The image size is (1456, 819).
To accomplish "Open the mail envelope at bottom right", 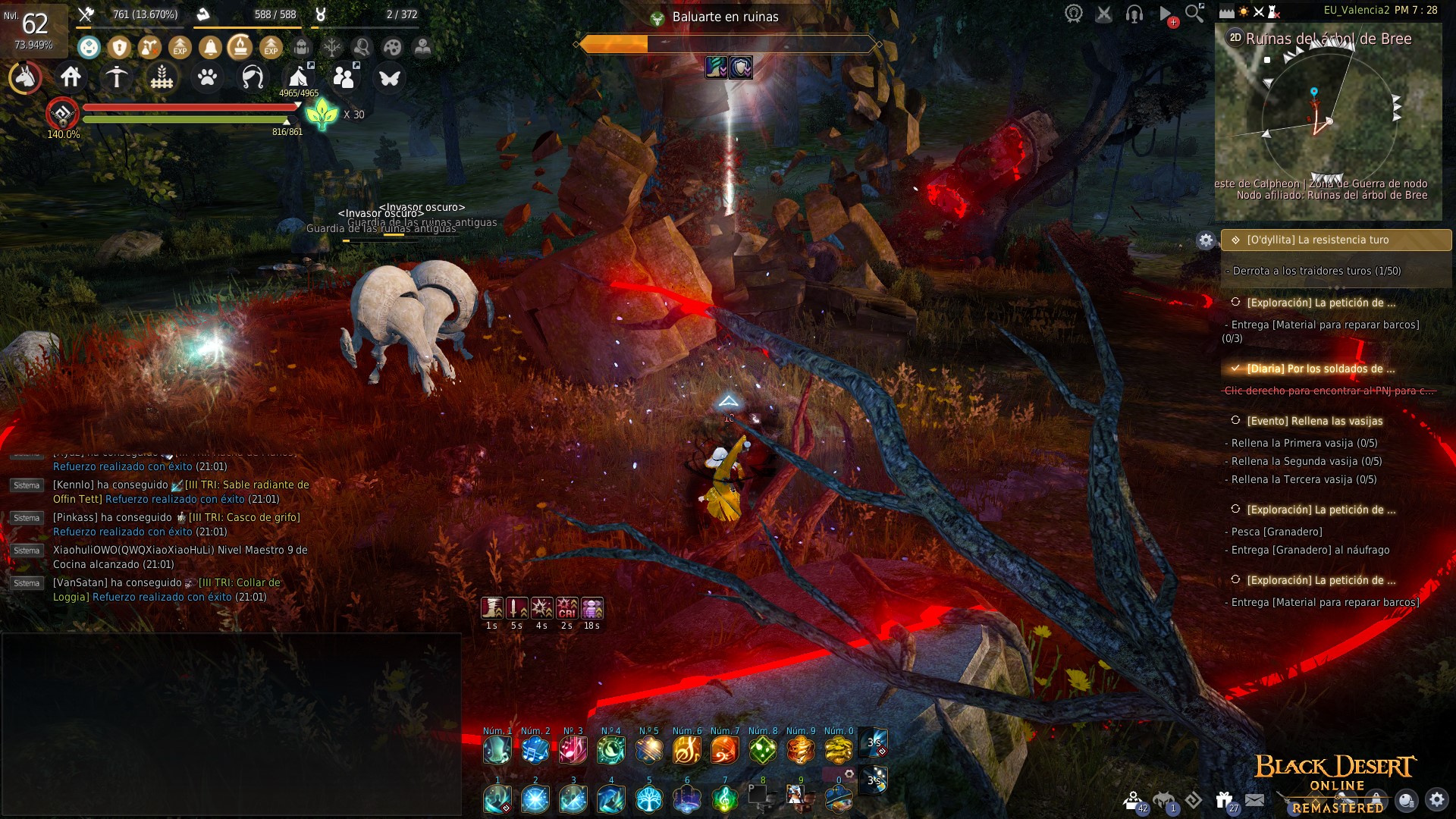I will pyautogui.click(x=1254, y=800).
